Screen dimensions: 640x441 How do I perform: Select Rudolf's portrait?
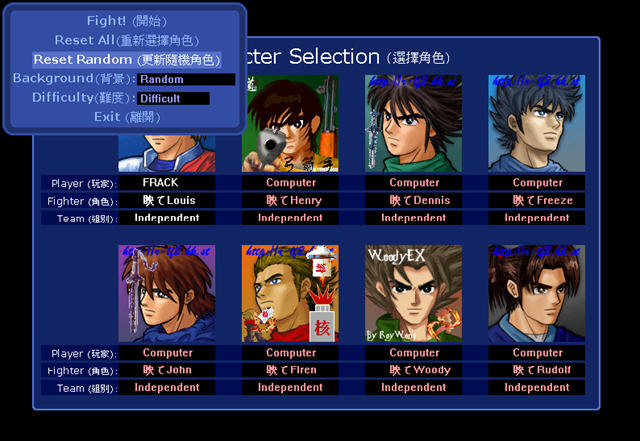tap(537, 293)
